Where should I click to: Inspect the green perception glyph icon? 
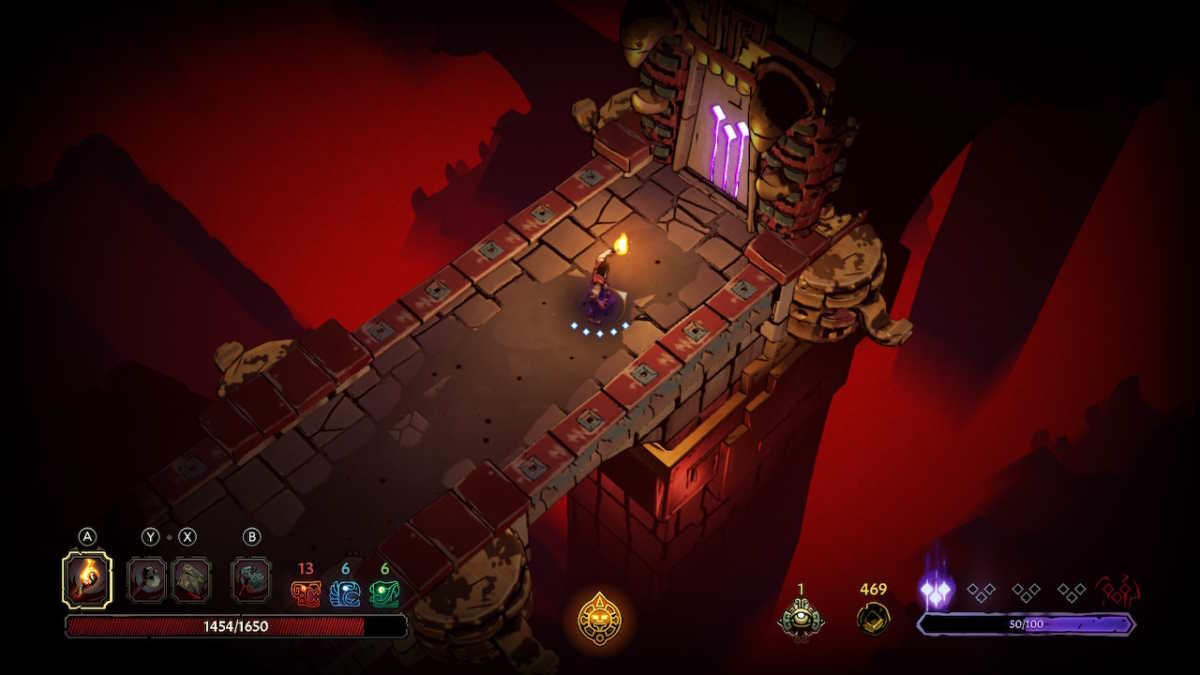pyautogui.click(x=384, y=594)
